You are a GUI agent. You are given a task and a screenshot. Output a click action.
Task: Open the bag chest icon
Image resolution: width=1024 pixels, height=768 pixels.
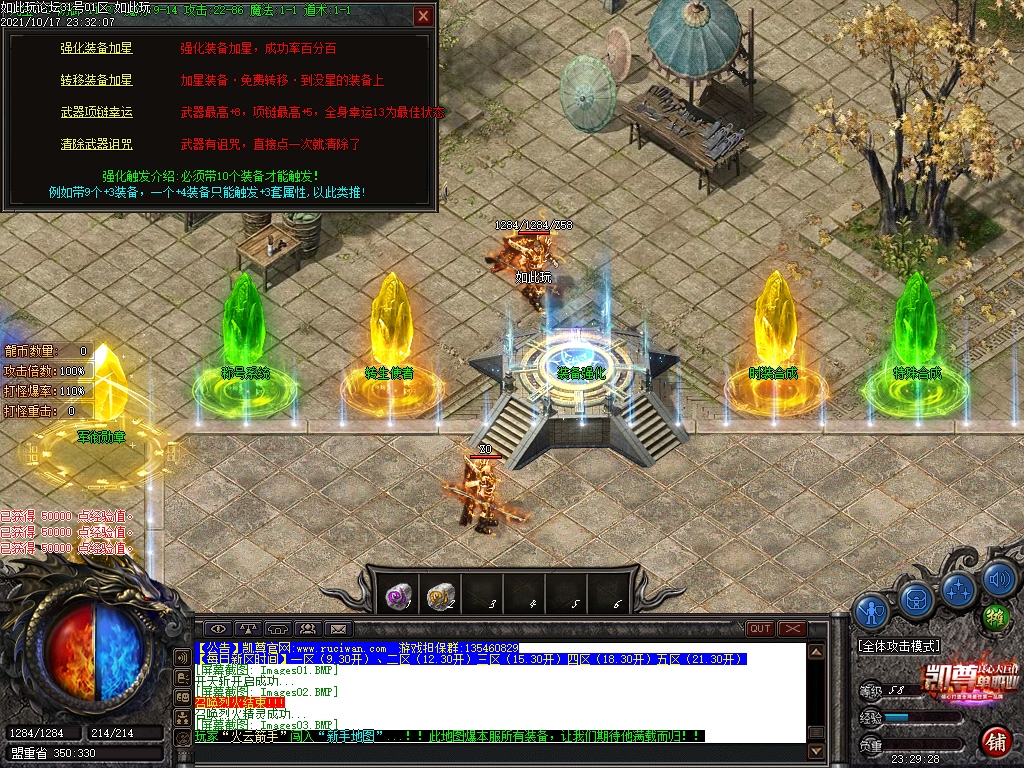(x=917, y=599)
